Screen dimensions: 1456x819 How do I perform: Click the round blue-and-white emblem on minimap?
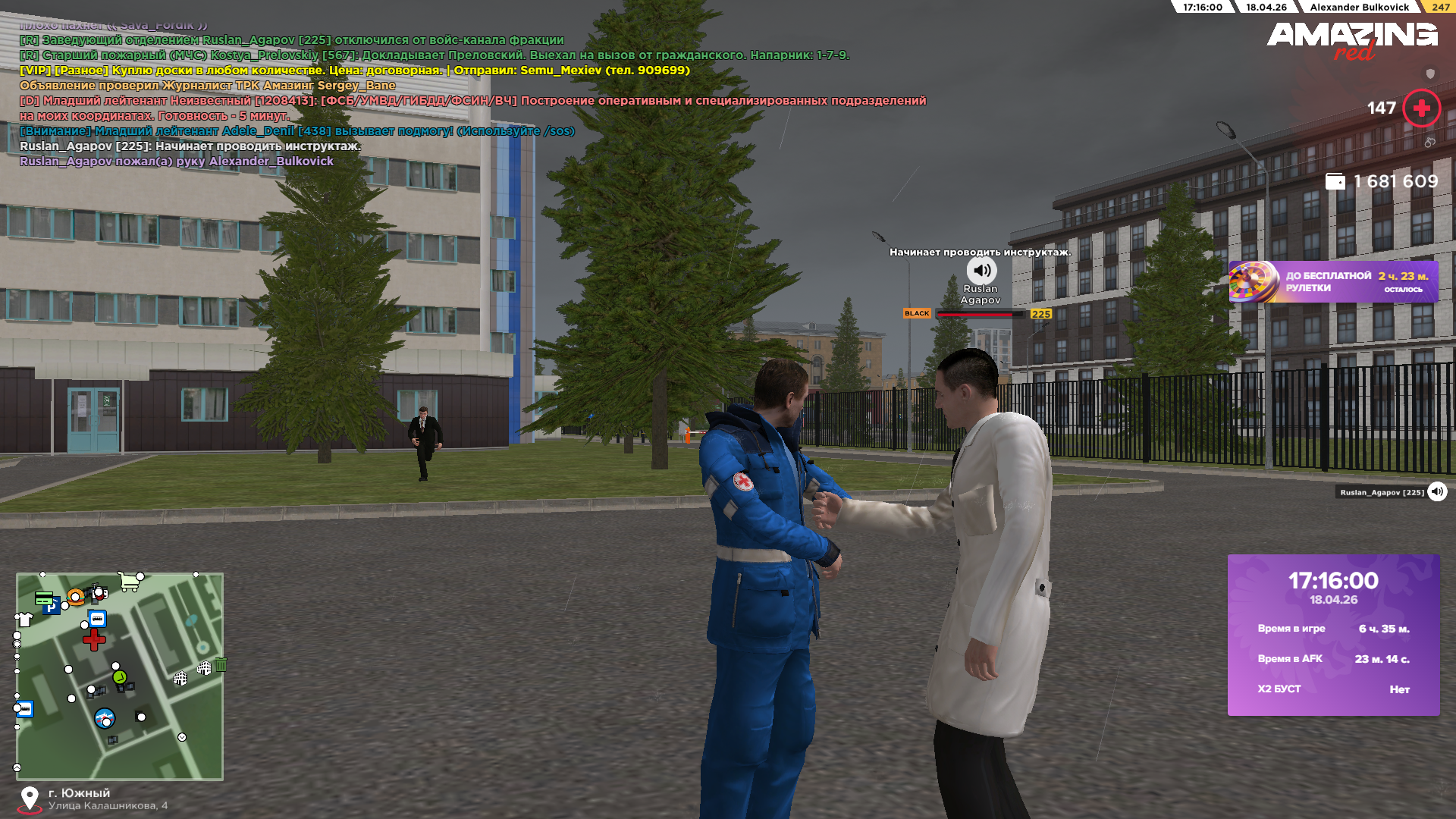(x=105, y=717)
